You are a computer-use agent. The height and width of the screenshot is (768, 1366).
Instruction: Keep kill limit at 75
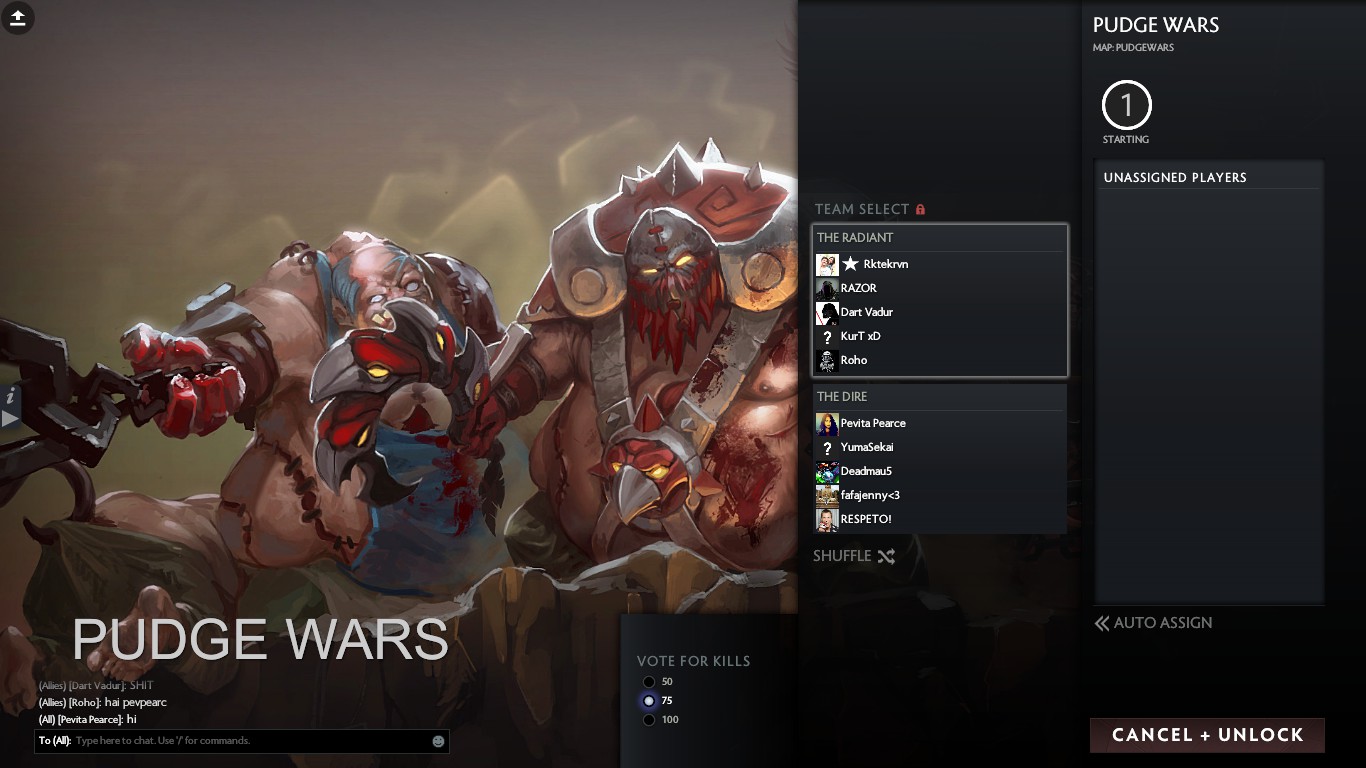tap(650, 701)
